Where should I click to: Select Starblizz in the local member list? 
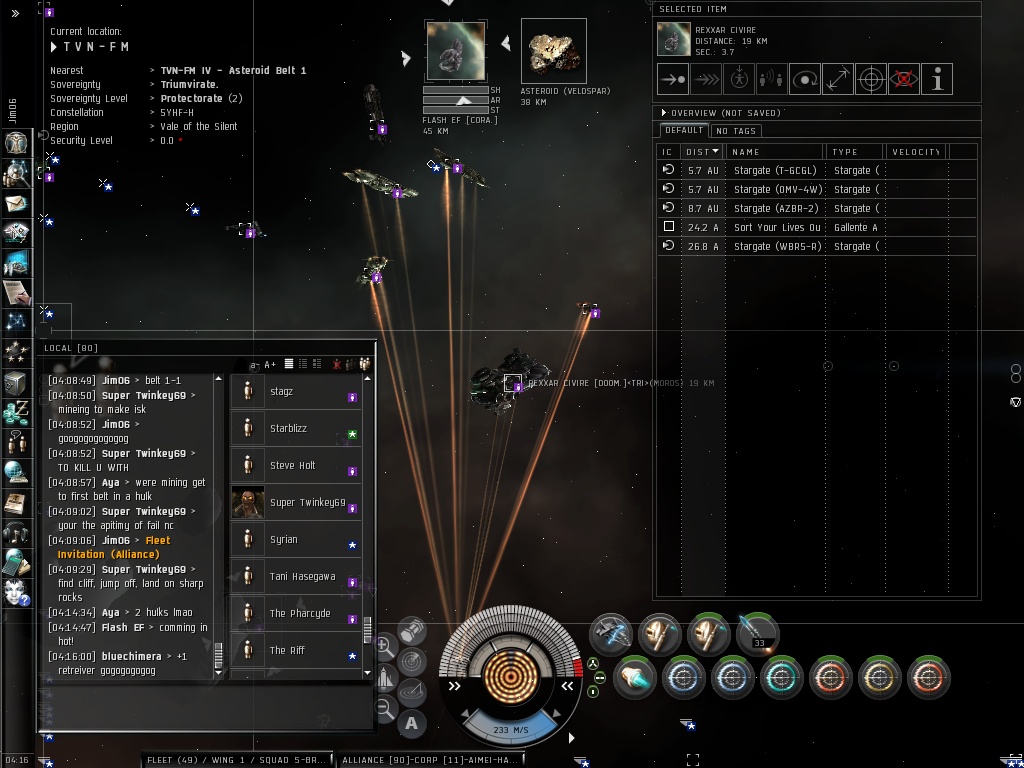(x=288, y=429)
